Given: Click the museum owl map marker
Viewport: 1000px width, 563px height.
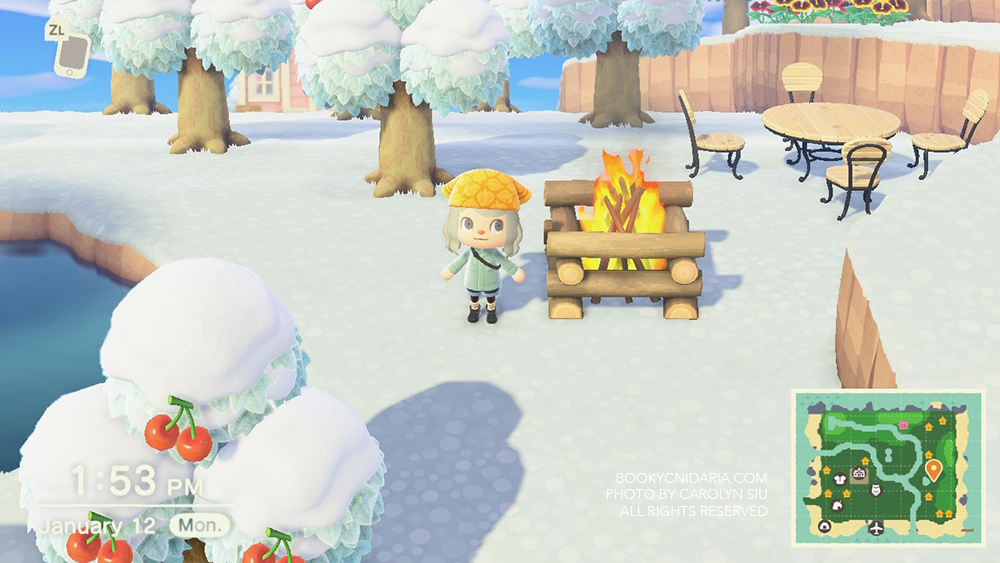Looking at the screenshot, I should click(x=876, y=490).
